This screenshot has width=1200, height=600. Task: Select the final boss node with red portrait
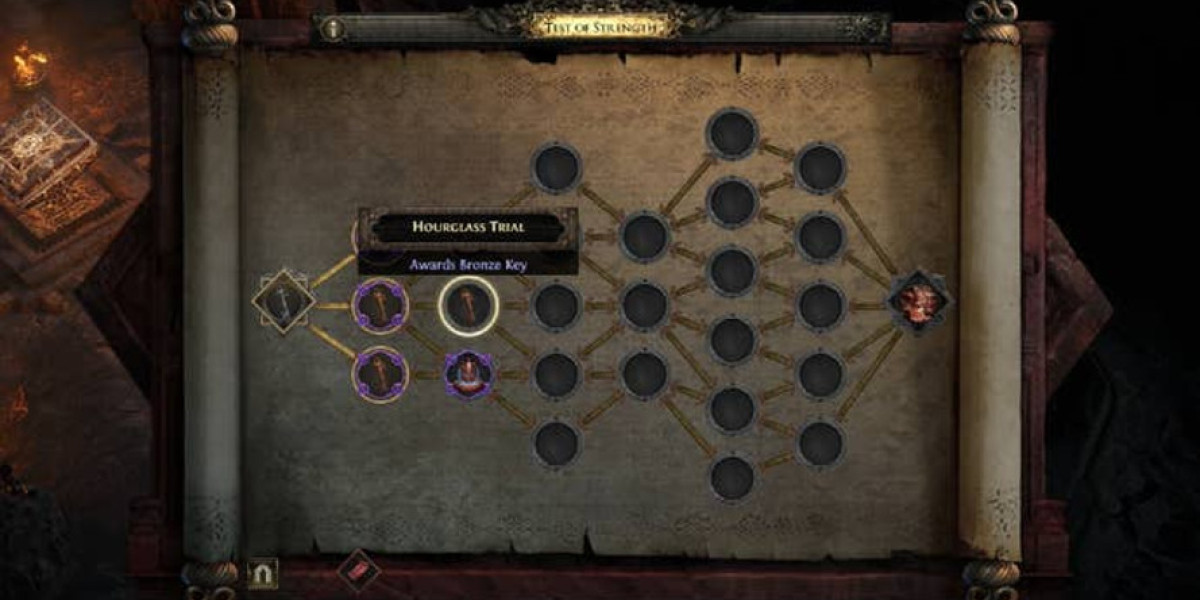[x=919, y=302]
